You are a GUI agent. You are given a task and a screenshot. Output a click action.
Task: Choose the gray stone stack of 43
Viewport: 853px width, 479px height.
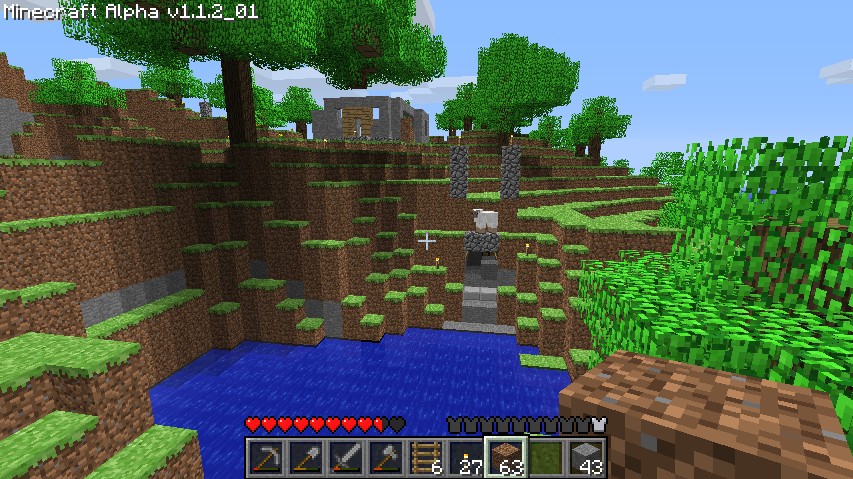click(x=585, y=458)
